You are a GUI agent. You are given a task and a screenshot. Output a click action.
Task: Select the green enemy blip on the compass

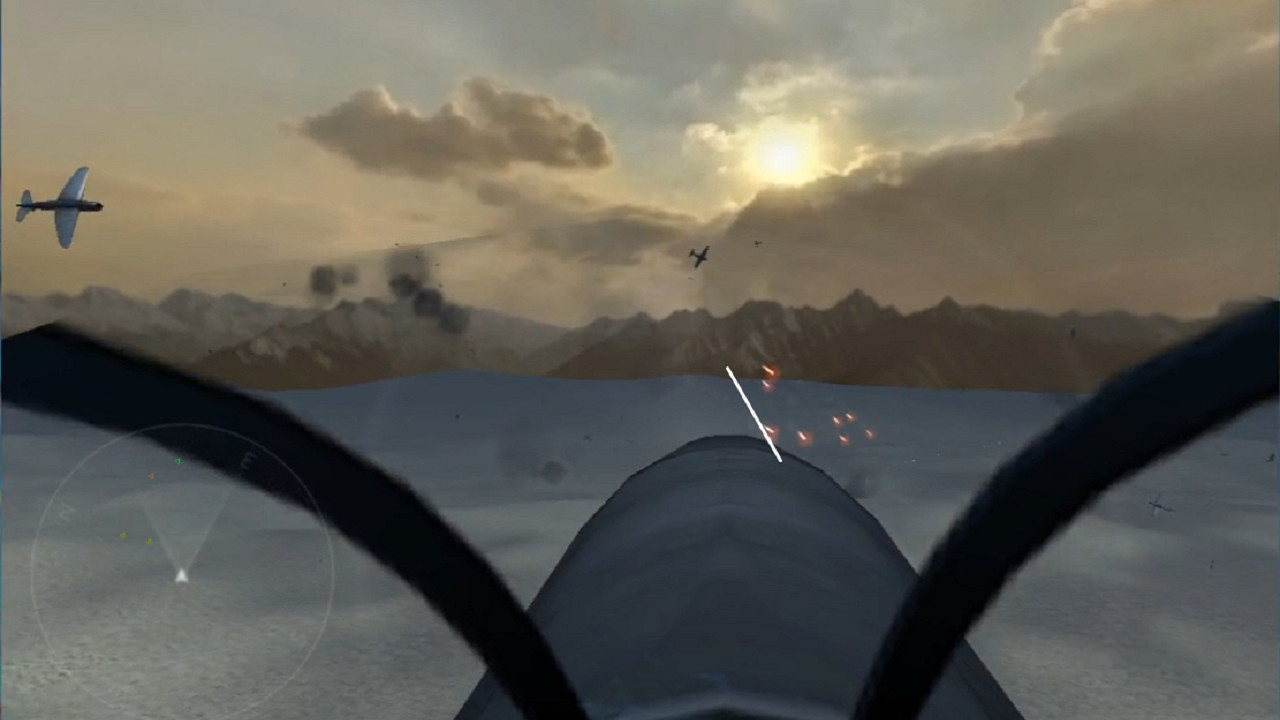click(177, 461)
